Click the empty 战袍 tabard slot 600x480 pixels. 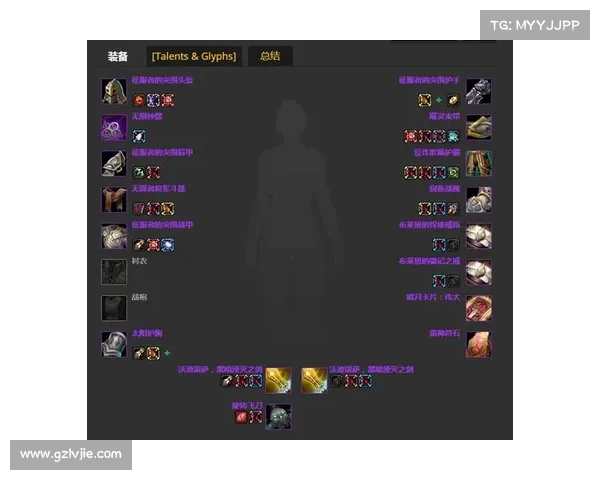pos(114,308)
